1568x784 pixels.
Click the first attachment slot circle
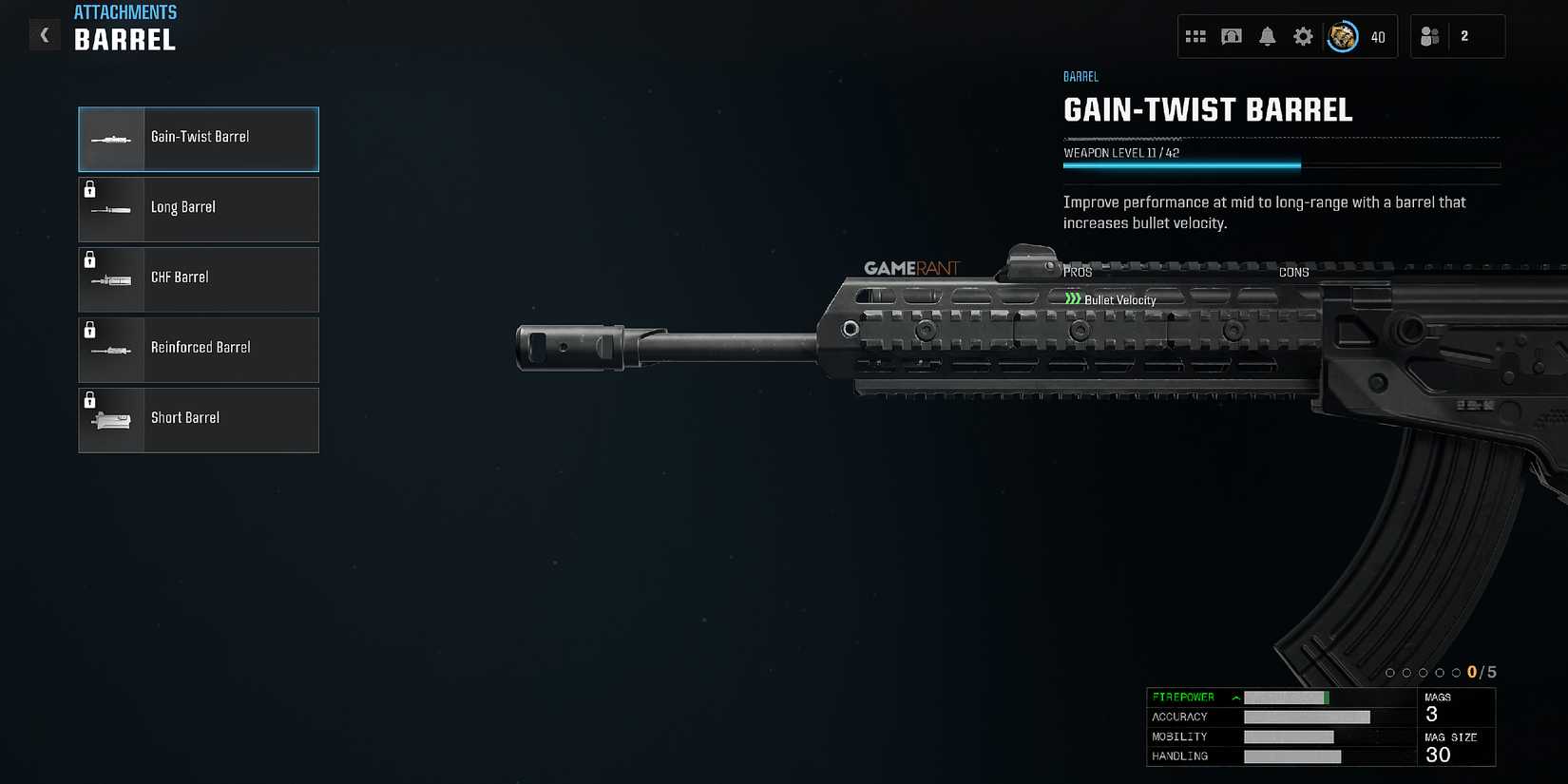point(1390,672)
